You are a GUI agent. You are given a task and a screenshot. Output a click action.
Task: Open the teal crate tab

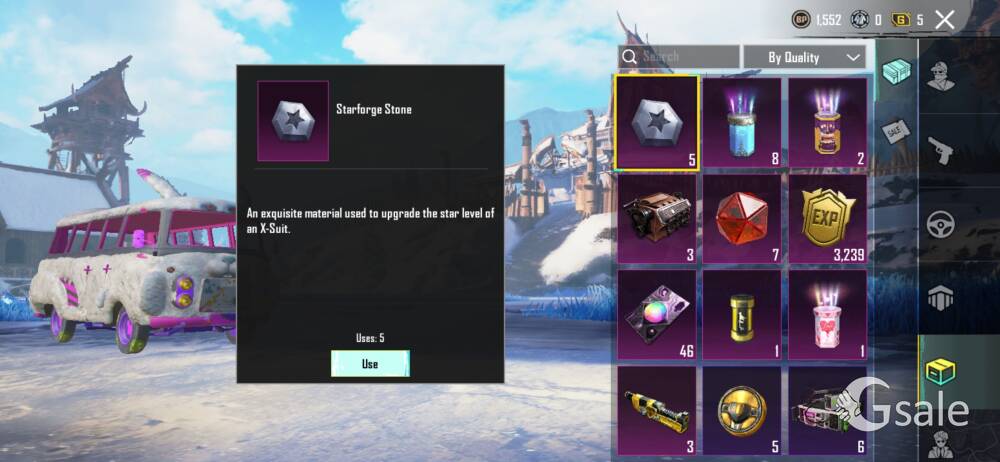tap(896, 74)
